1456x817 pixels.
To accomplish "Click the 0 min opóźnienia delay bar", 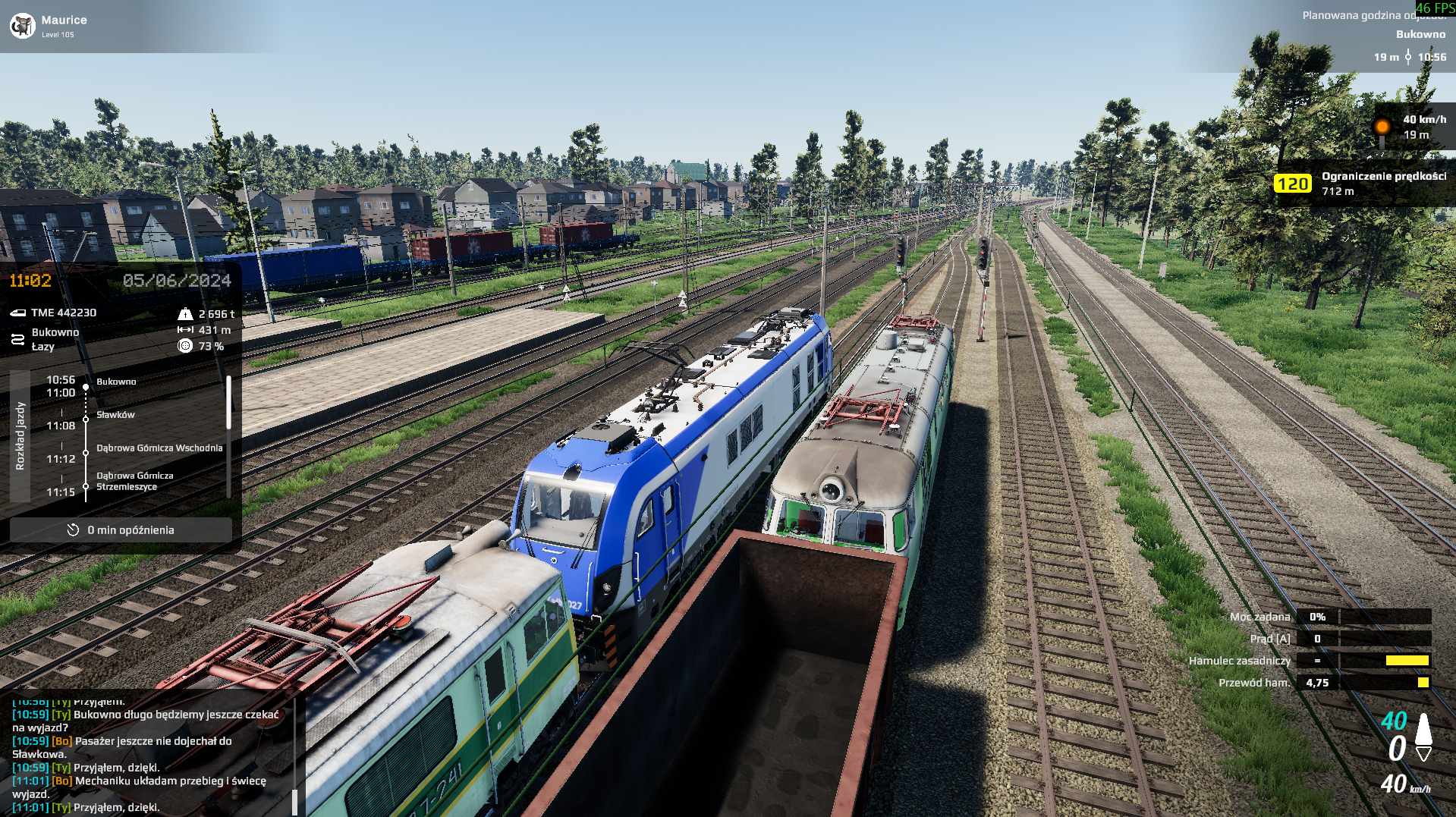I will coord(121,530).
